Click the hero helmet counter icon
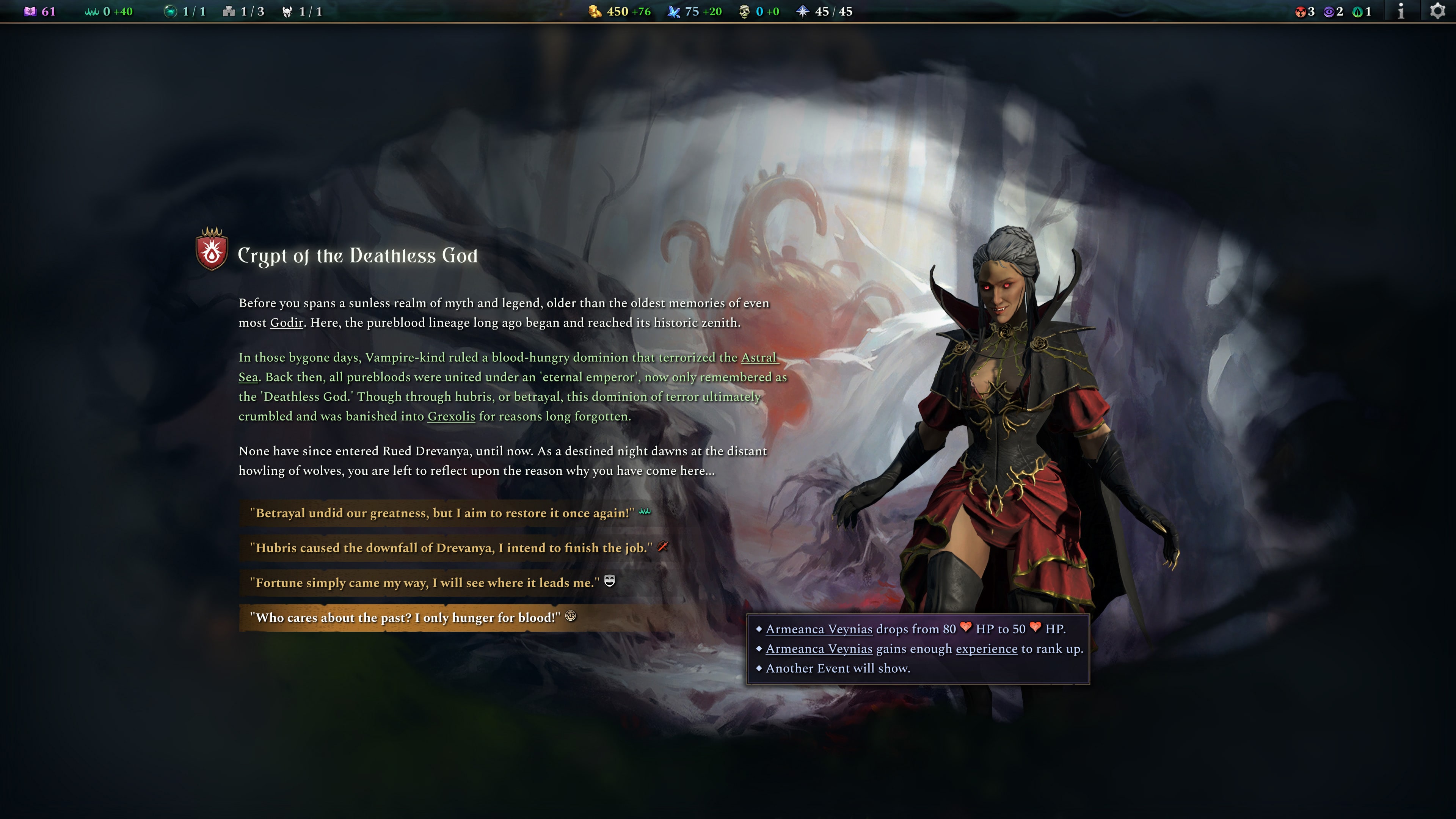Image resolution: width=1456 pixels, height=819 pixels. click(288, 11)
